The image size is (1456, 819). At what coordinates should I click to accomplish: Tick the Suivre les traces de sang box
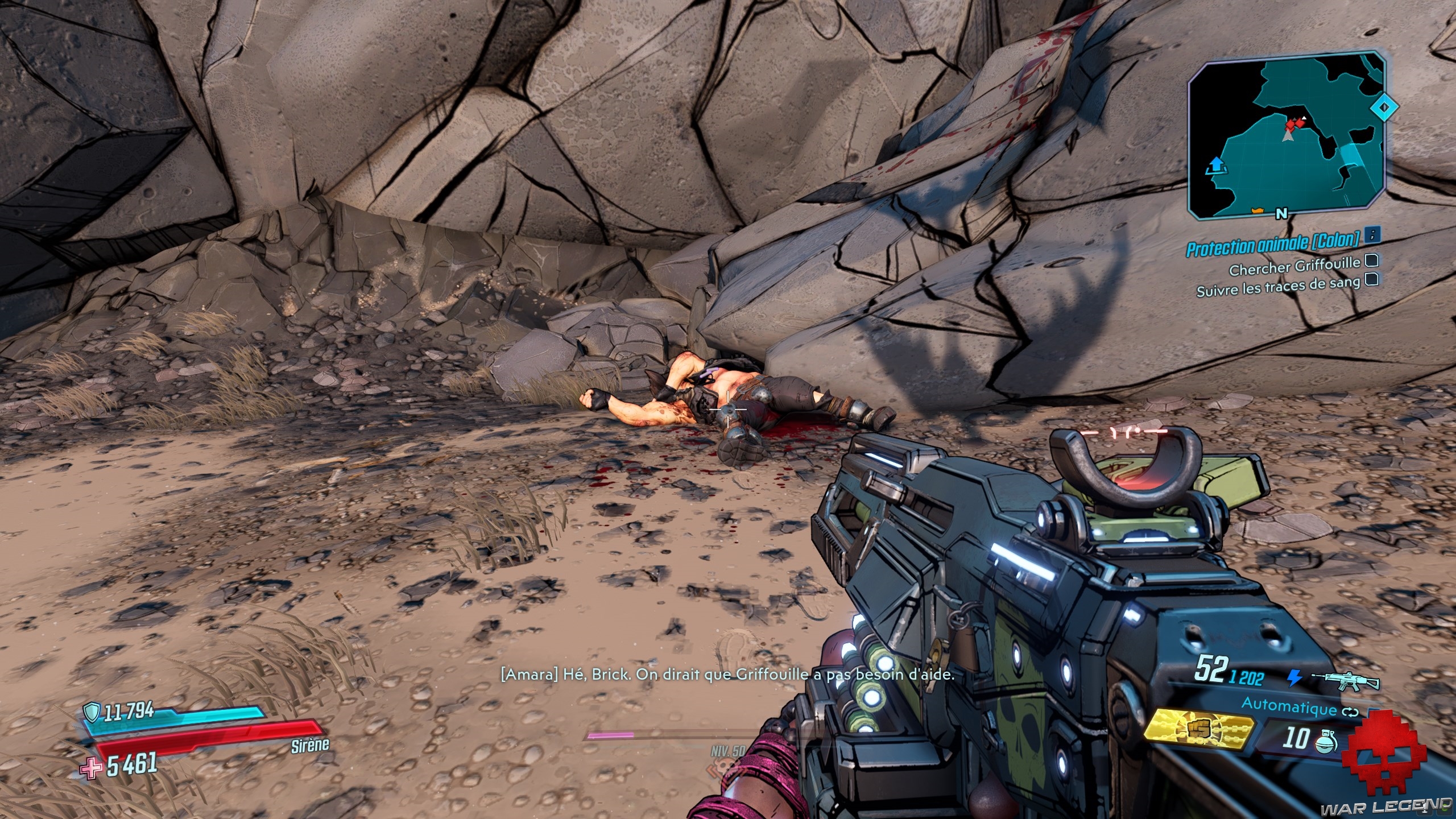(1371, 280)
